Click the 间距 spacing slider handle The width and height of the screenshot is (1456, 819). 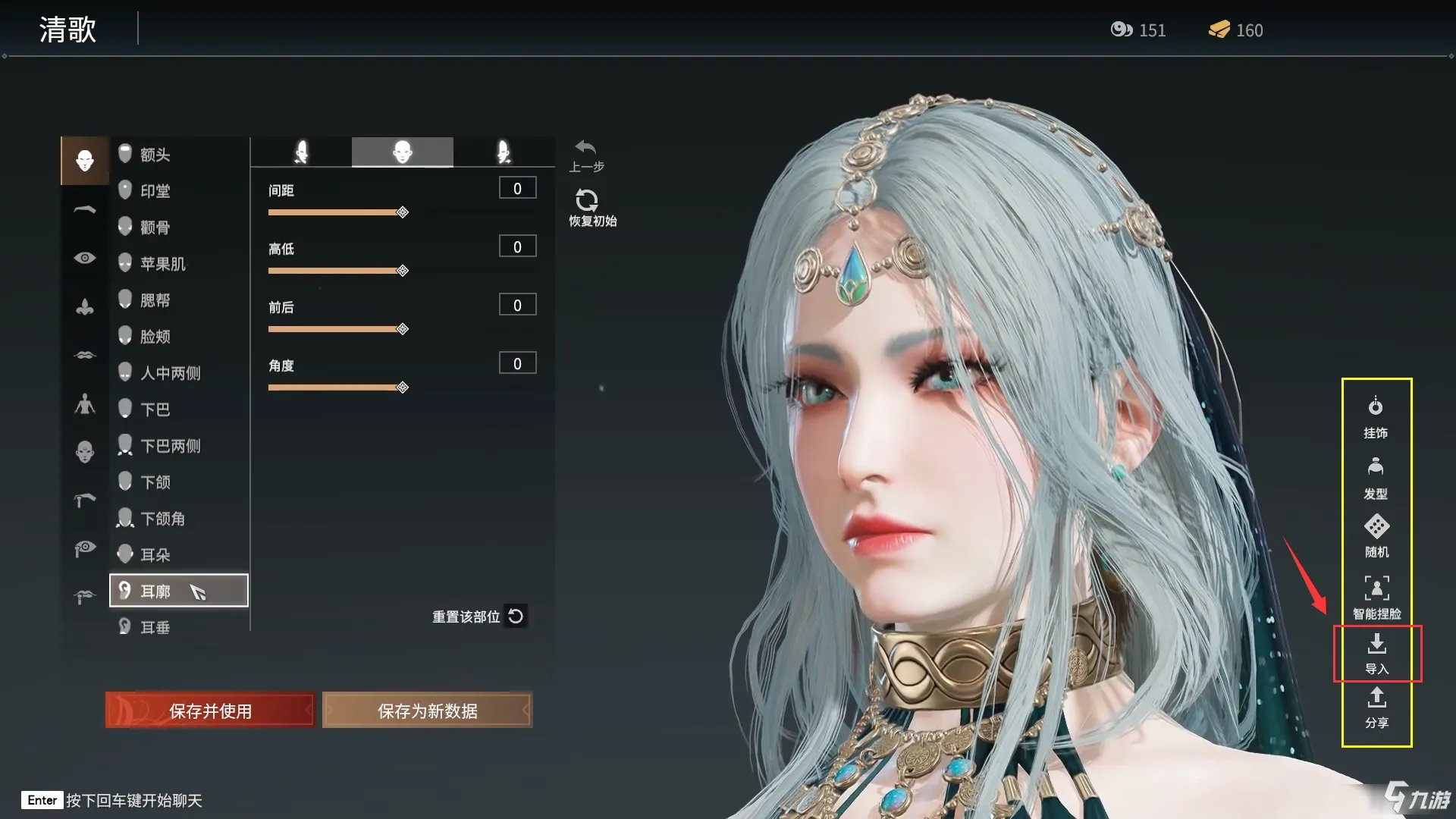(x=403, y=212)
